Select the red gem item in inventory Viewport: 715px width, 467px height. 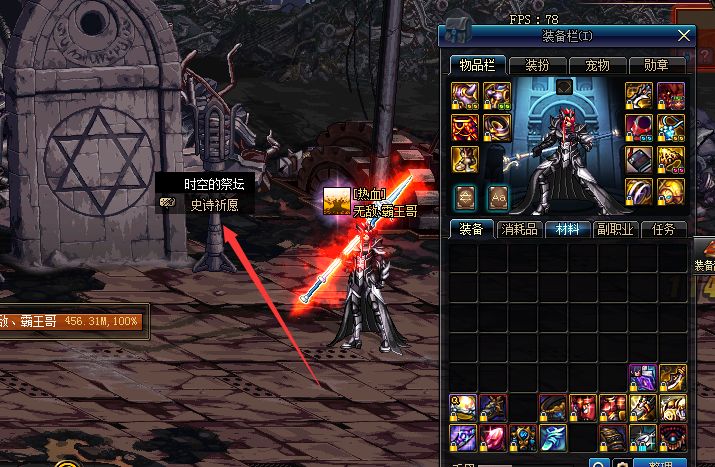point(493,436)
